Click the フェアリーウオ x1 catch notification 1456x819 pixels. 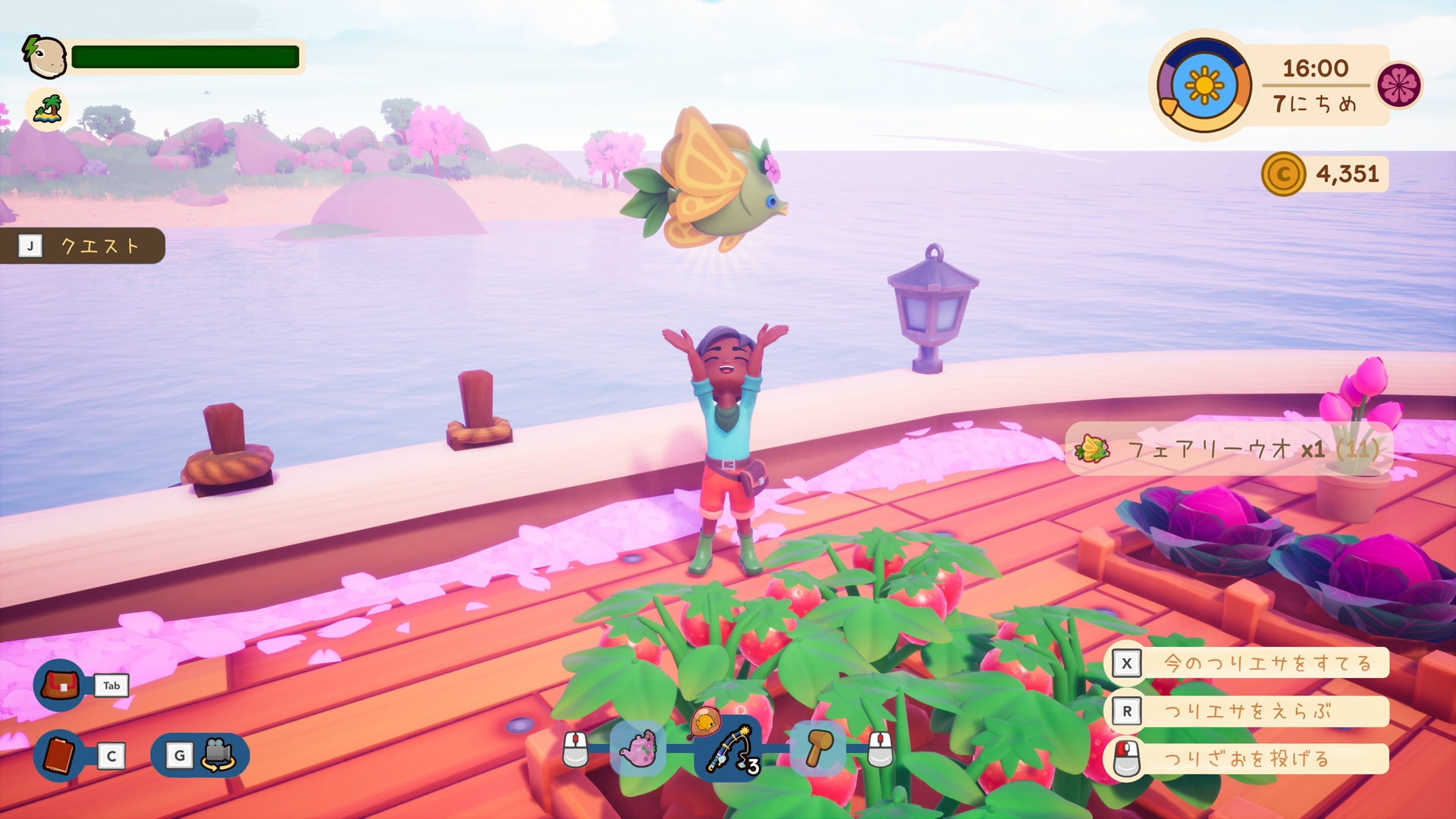[1228, 448]
